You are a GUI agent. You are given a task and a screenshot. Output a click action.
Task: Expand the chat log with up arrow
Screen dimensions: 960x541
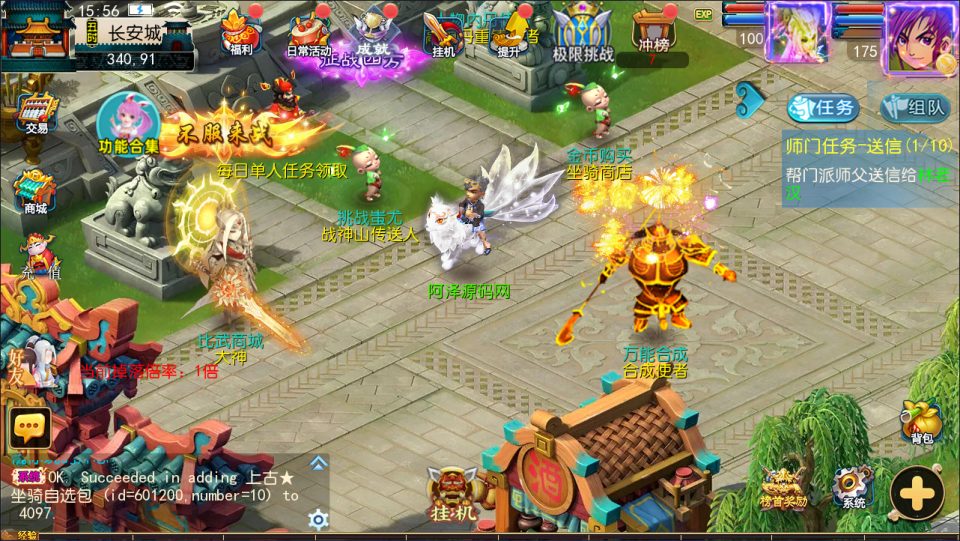click(318, 462)
